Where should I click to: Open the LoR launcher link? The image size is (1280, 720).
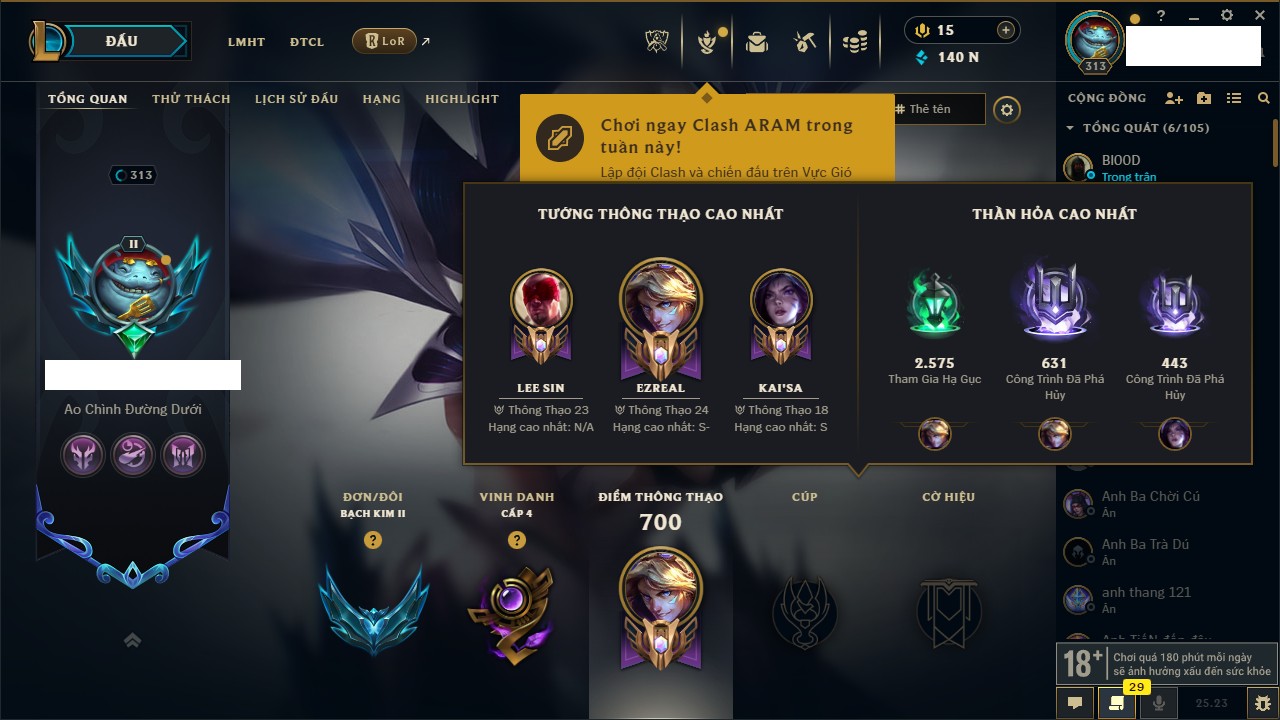pyautogui.click(x=385, y=42)
